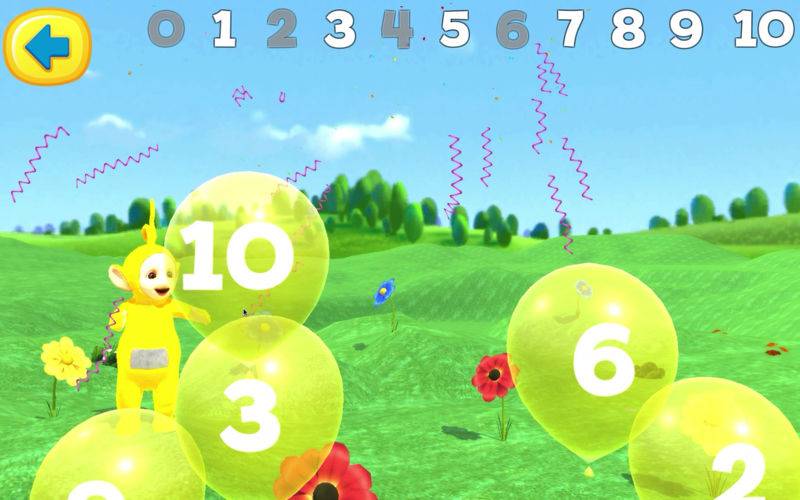800x500 pixels.
Task: Go back with the yellow arrow button
Action: tap(46, 45)
